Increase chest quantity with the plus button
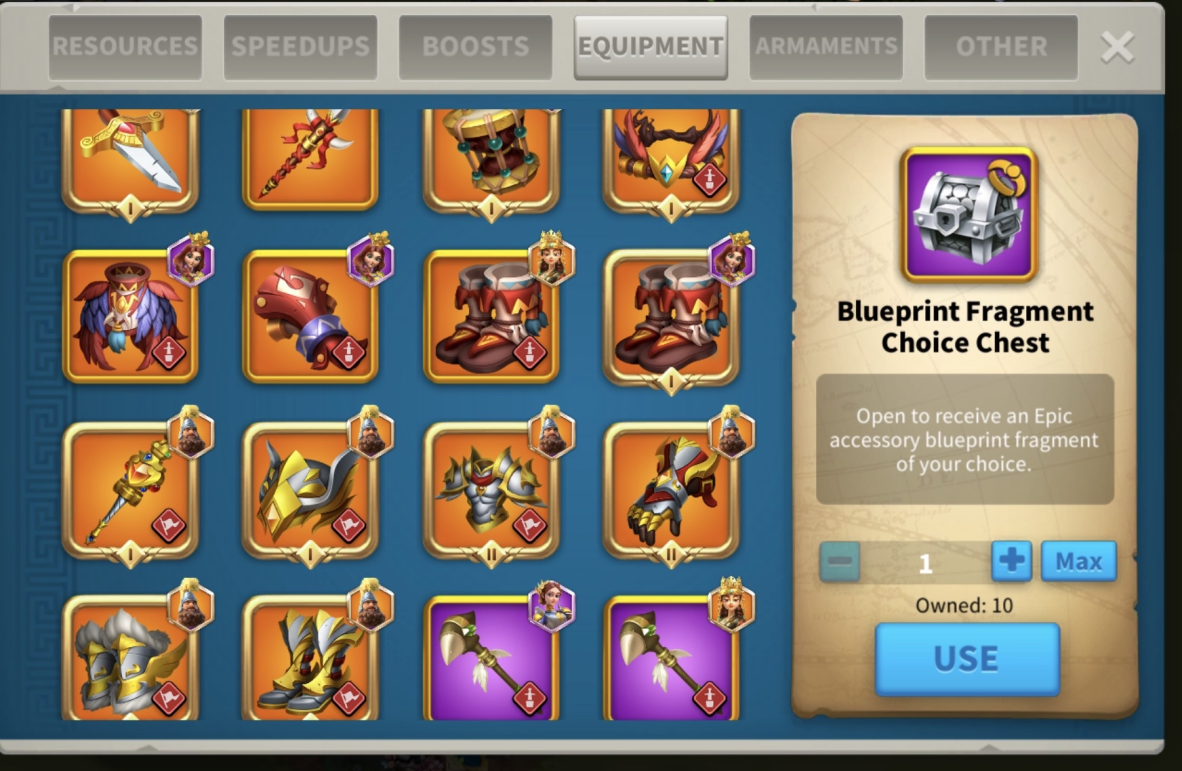The image size is (1182, 771). tap(1011, 562)
